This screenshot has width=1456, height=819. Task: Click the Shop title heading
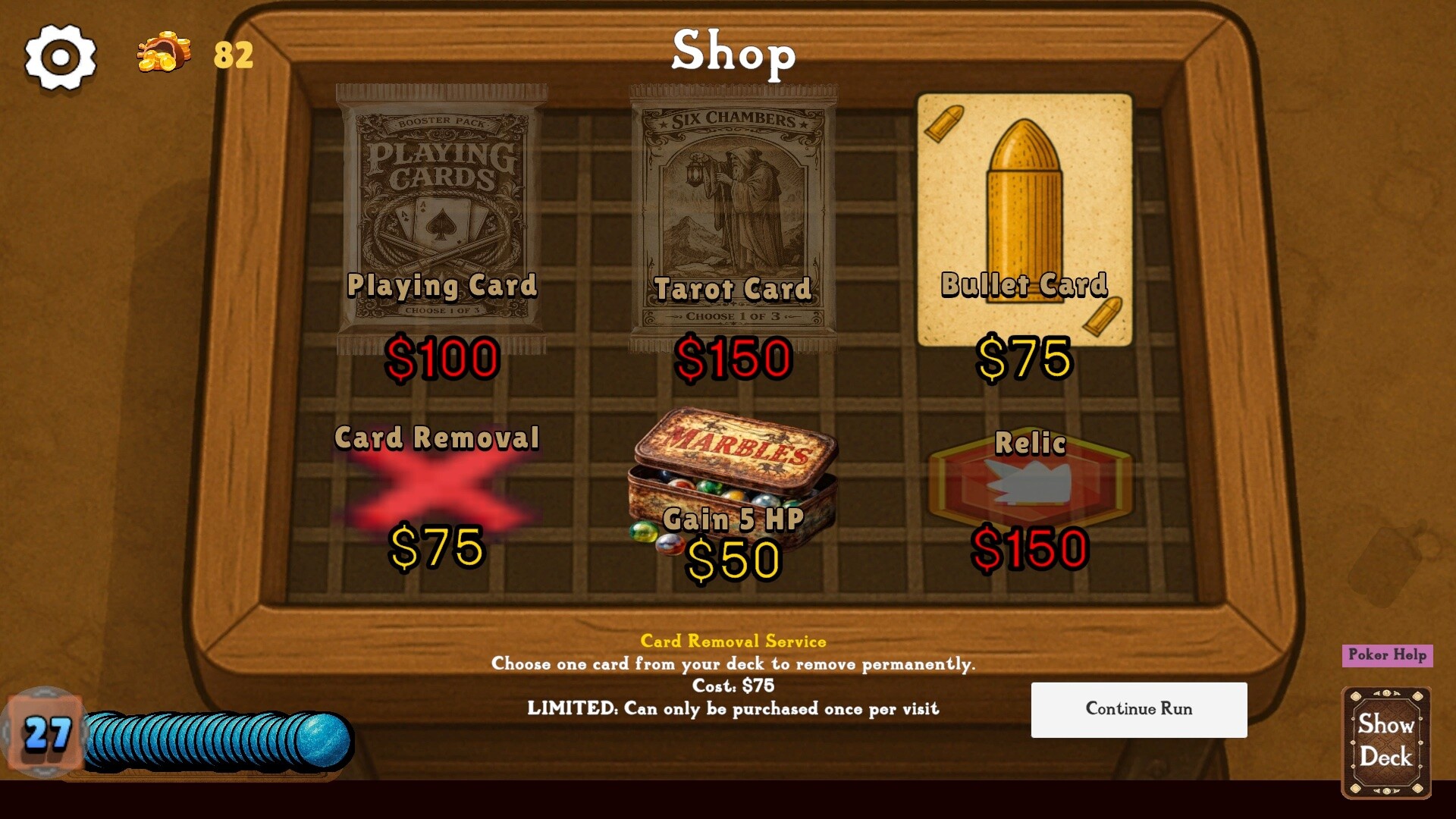pyautogui.click(x=733, y=53)
